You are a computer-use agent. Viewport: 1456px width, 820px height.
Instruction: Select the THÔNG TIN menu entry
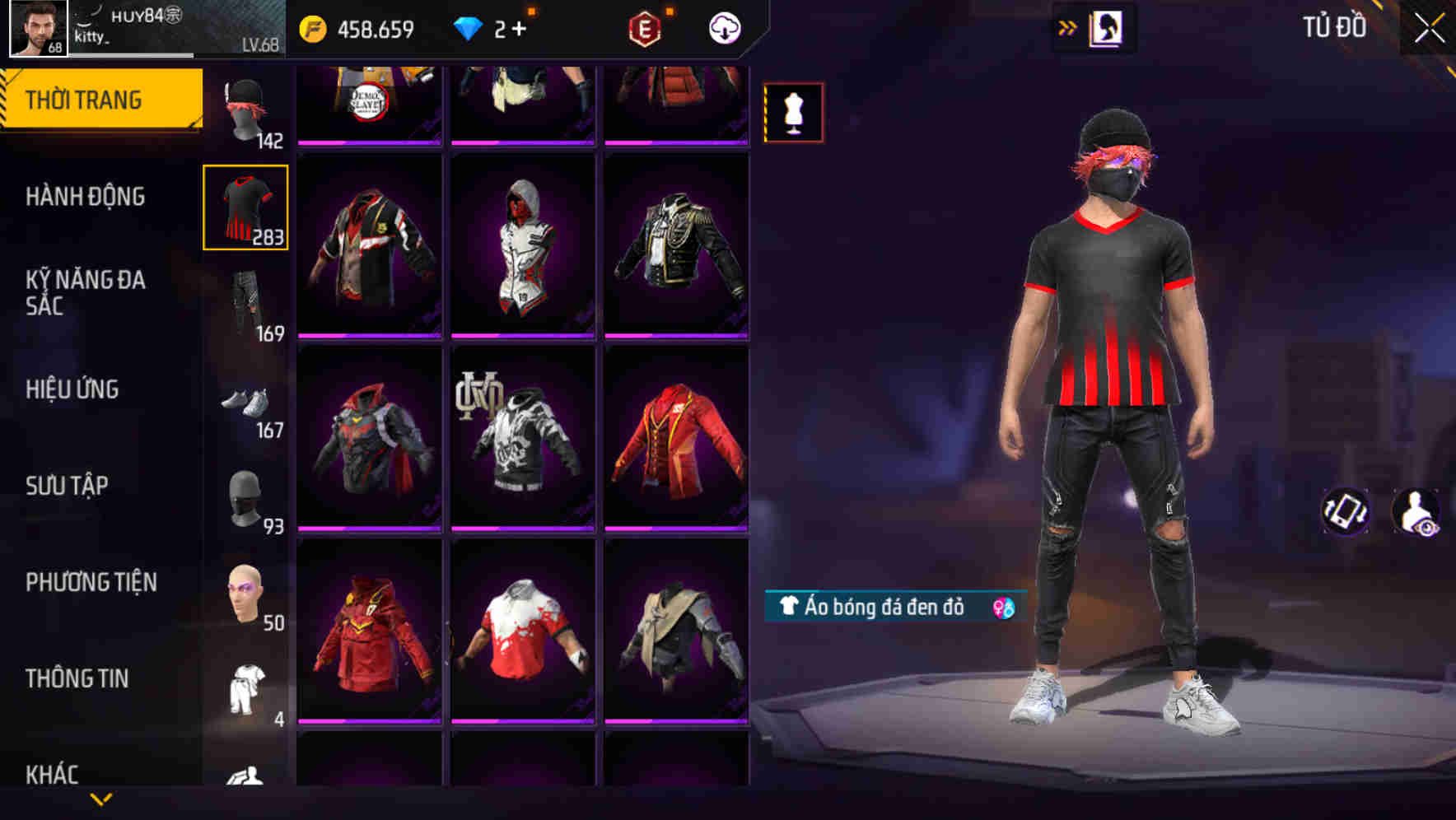[x=78, y=678]
